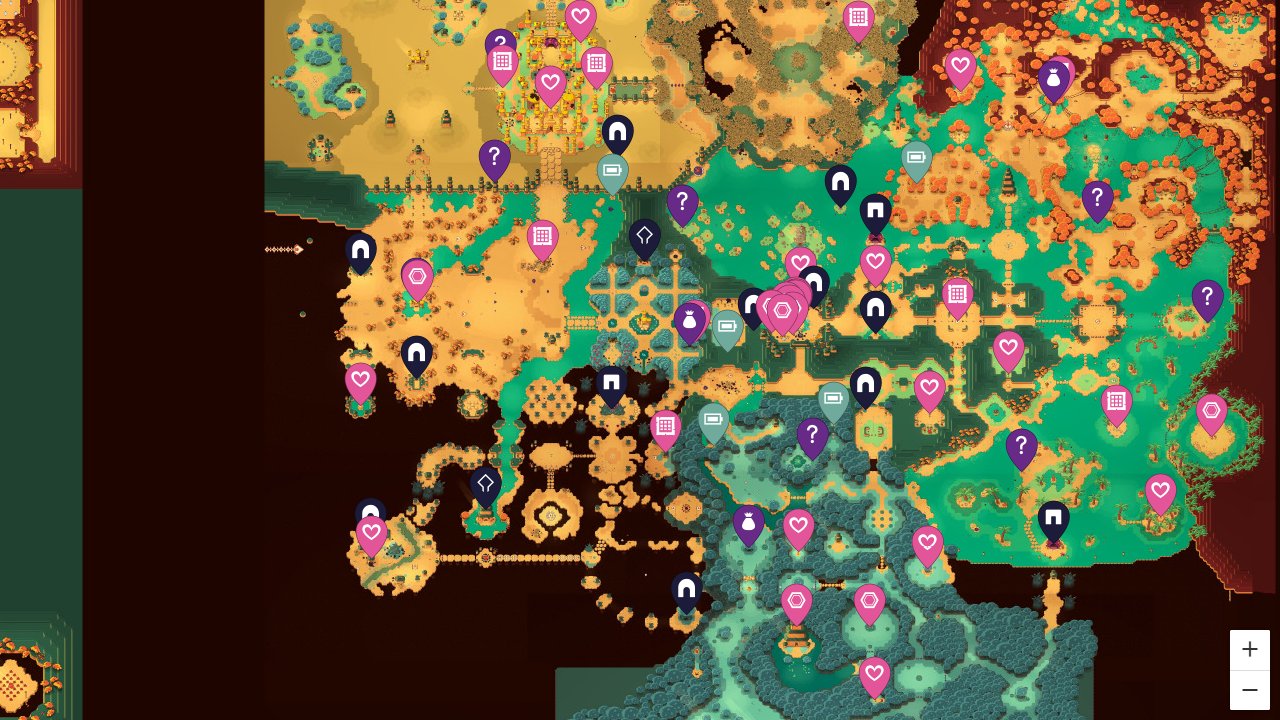Select the money bag marker in the southern swamp
Viewport: 1280px width, 720px height.
coord(748,520)
